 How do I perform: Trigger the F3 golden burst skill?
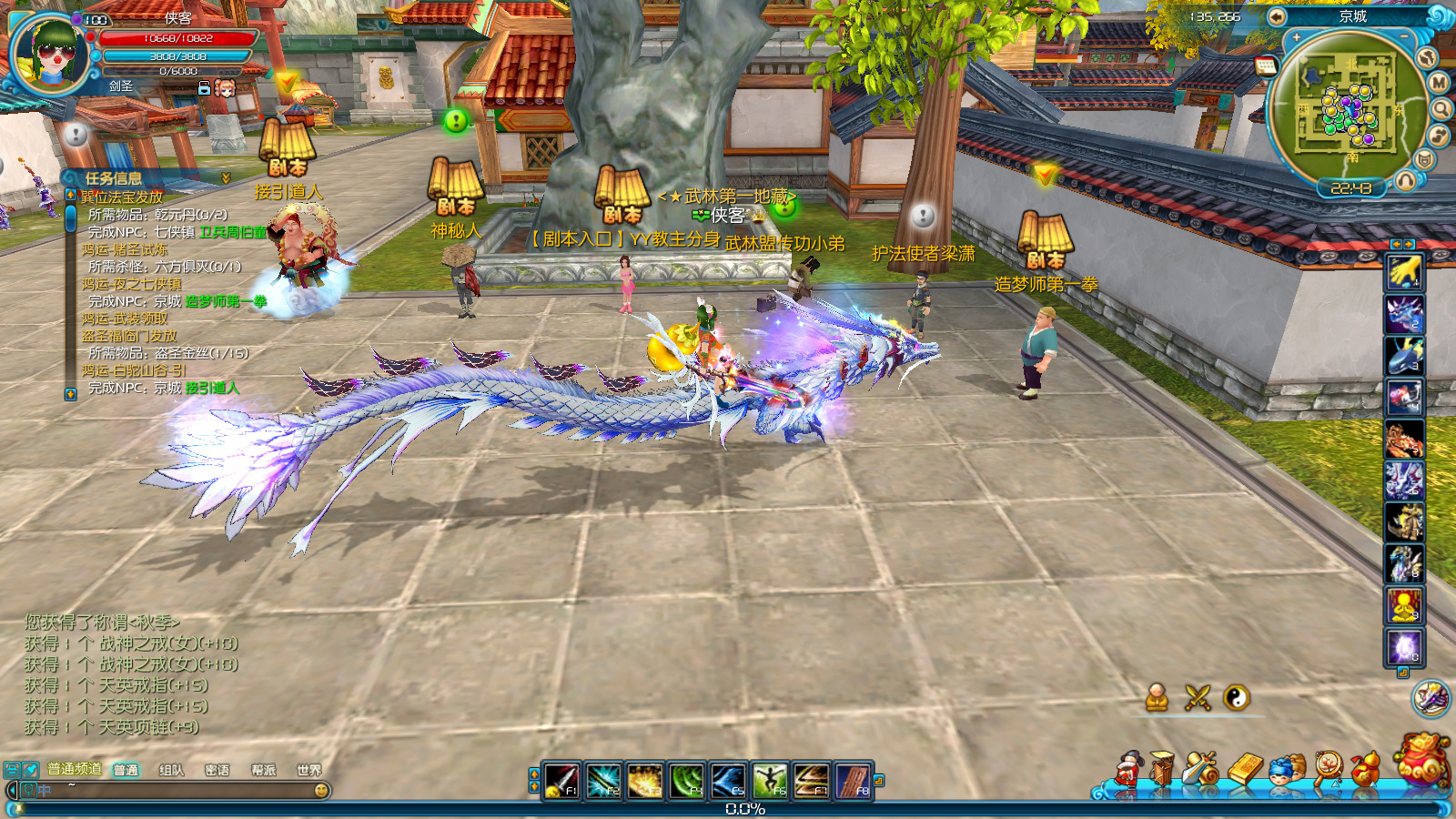644,781
